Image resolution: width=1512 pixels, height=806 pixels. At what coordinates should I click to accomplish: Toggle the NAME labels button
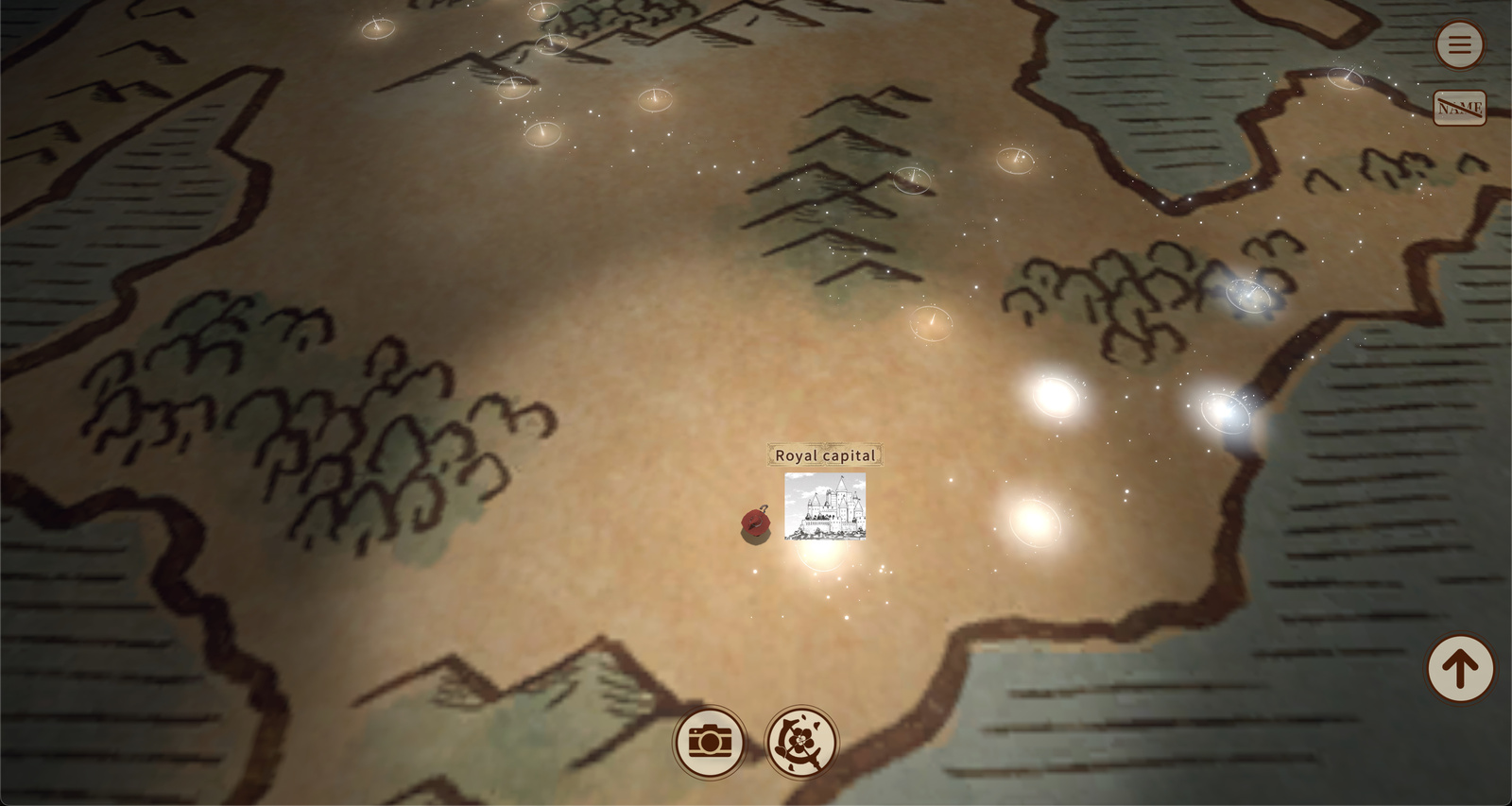pyautogui.click(x=1459, y=108)
